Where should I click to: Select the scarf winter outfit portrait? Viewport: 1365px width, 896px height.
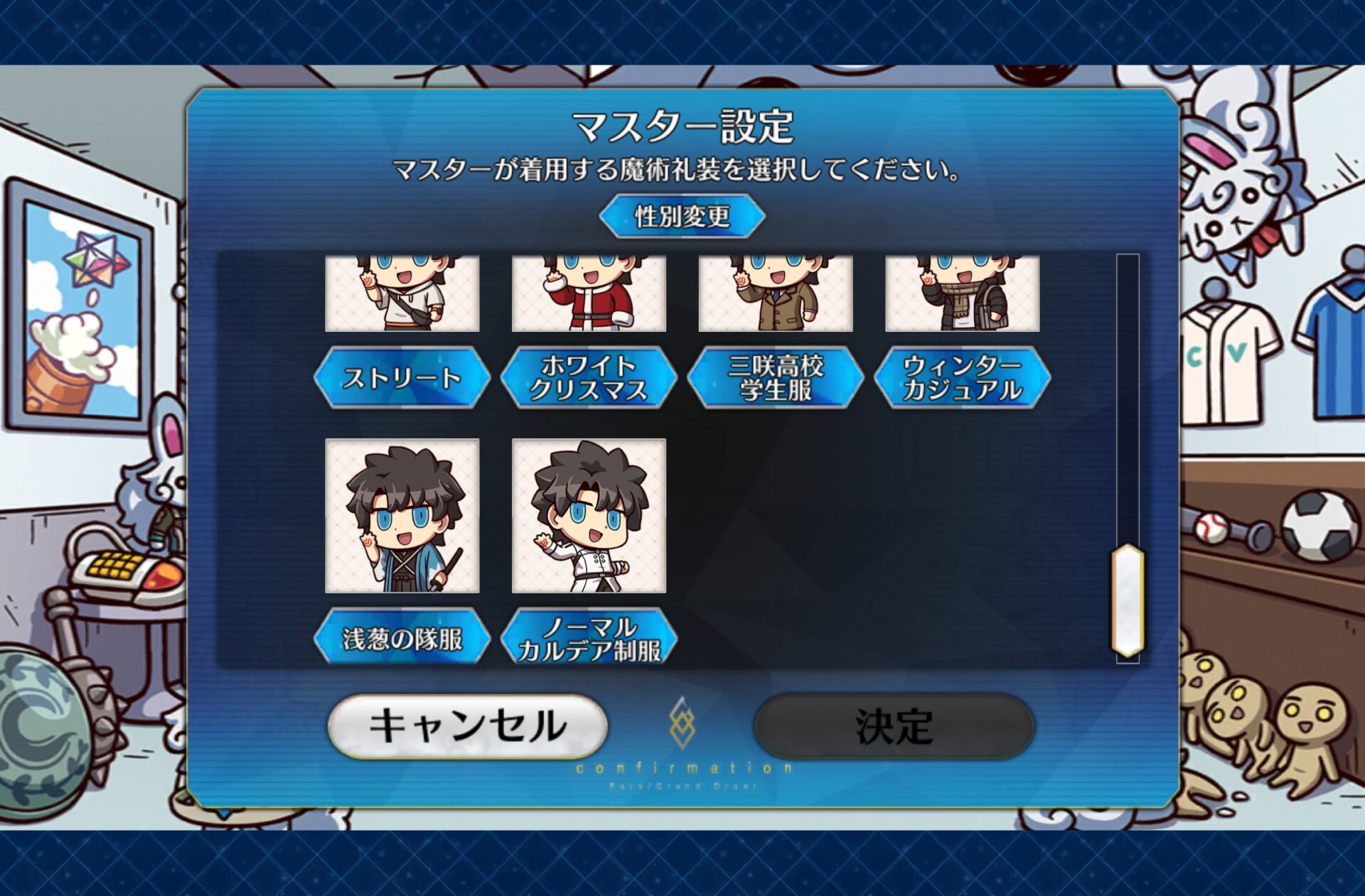point(962,293)
